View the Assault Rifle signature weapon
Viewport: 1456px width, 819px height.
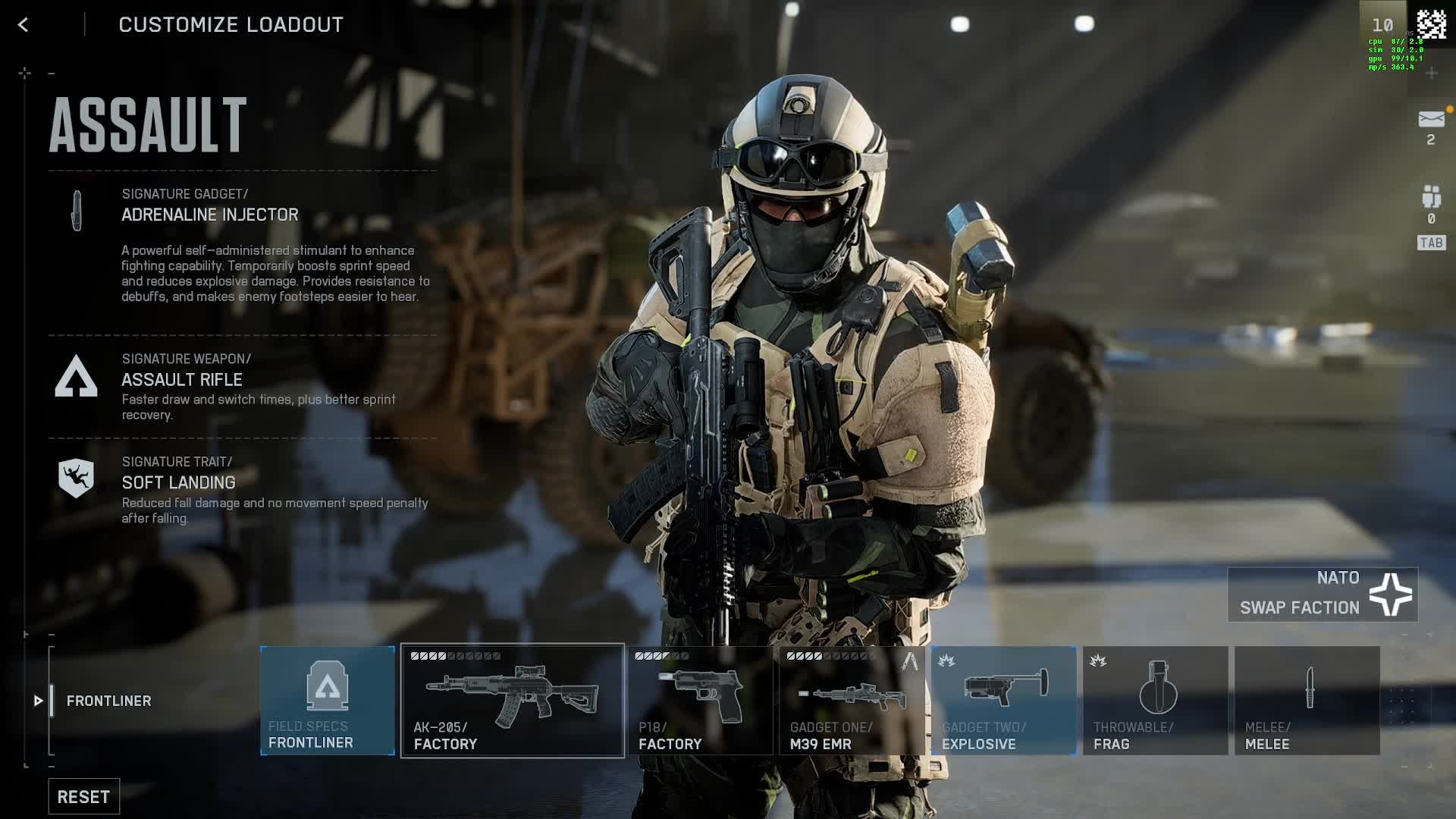tap(182, 379)
